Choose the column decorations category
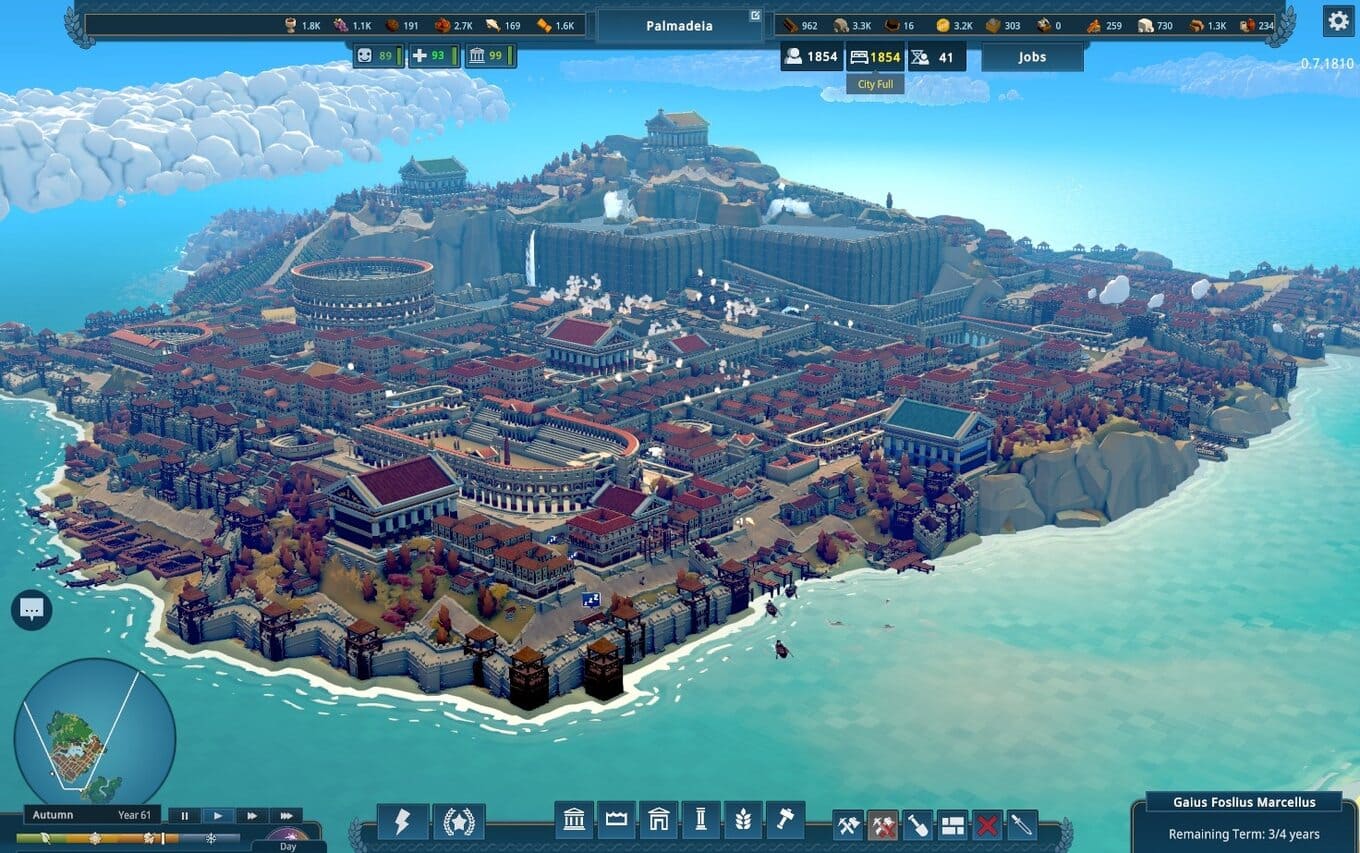This screenshot has height=853, width=1360. (x=700, y=821)
